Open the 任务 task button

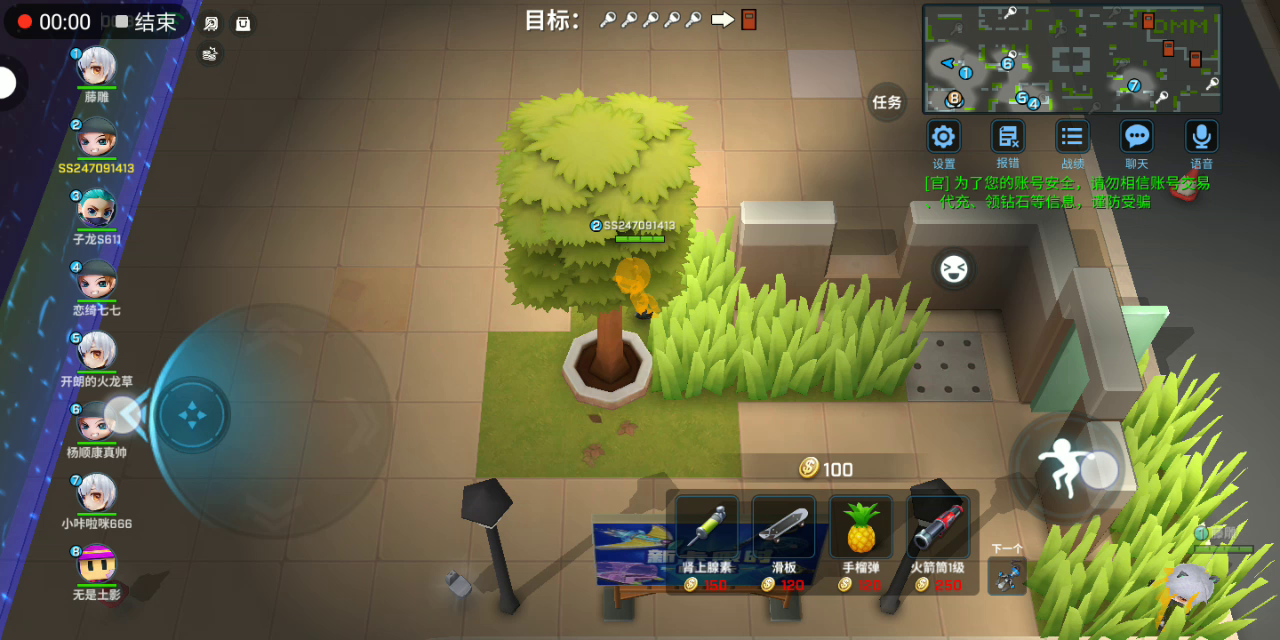tap(887, 102)
